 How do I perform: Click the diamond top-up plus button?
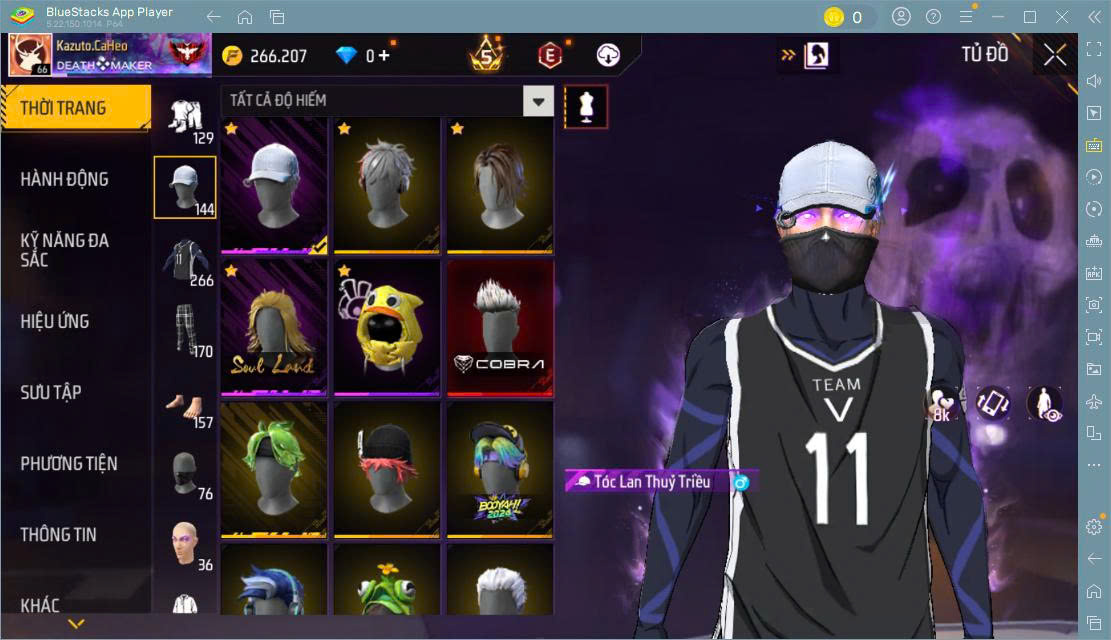pos(384,56)
